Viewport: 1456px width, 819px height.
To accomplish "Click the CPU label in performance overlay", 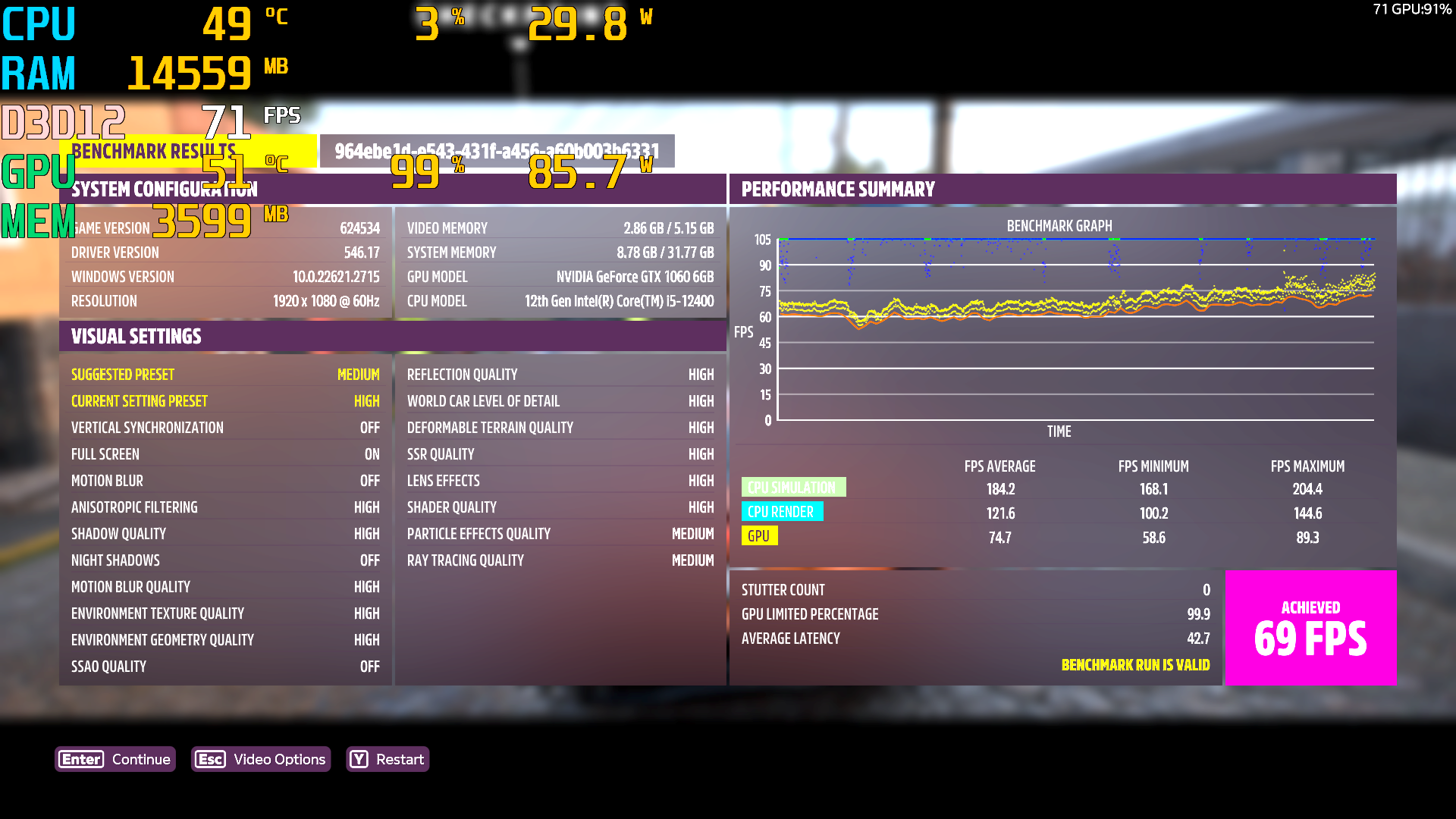I will click(38, 23).
